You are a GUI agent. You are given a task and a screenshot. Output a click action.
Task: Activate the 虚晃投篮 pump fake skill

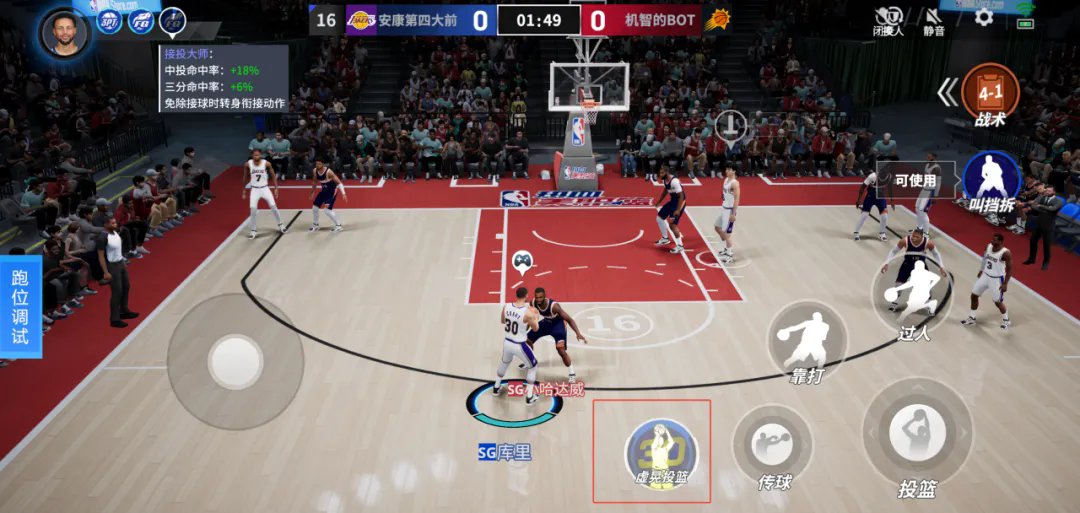[661, 451]
